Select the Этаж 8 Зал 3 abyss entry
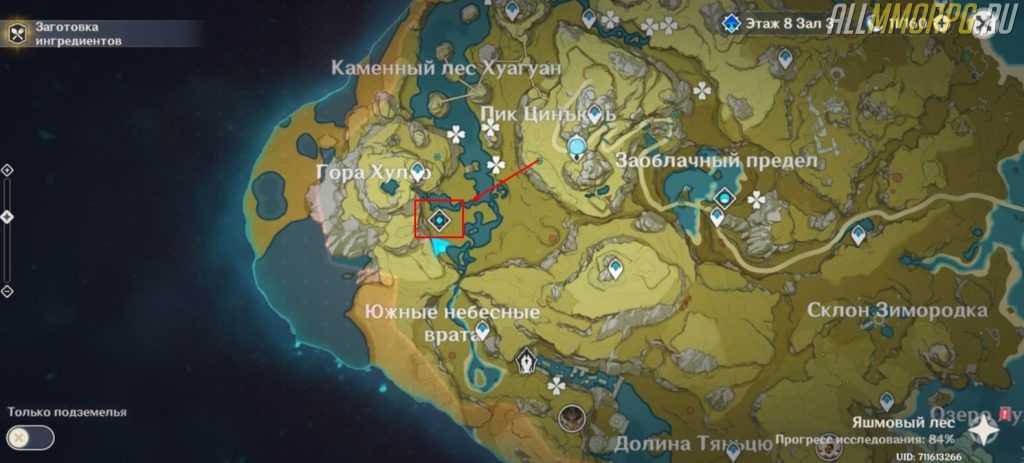This screenshot has width=1024, height=463. (x=781, y=20)
